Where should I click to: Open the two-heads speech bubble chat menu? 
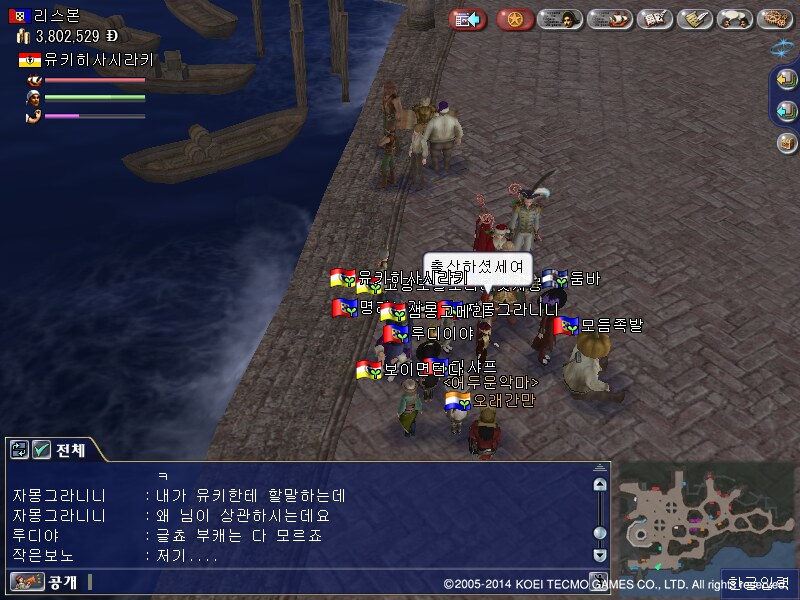[735, 19]
